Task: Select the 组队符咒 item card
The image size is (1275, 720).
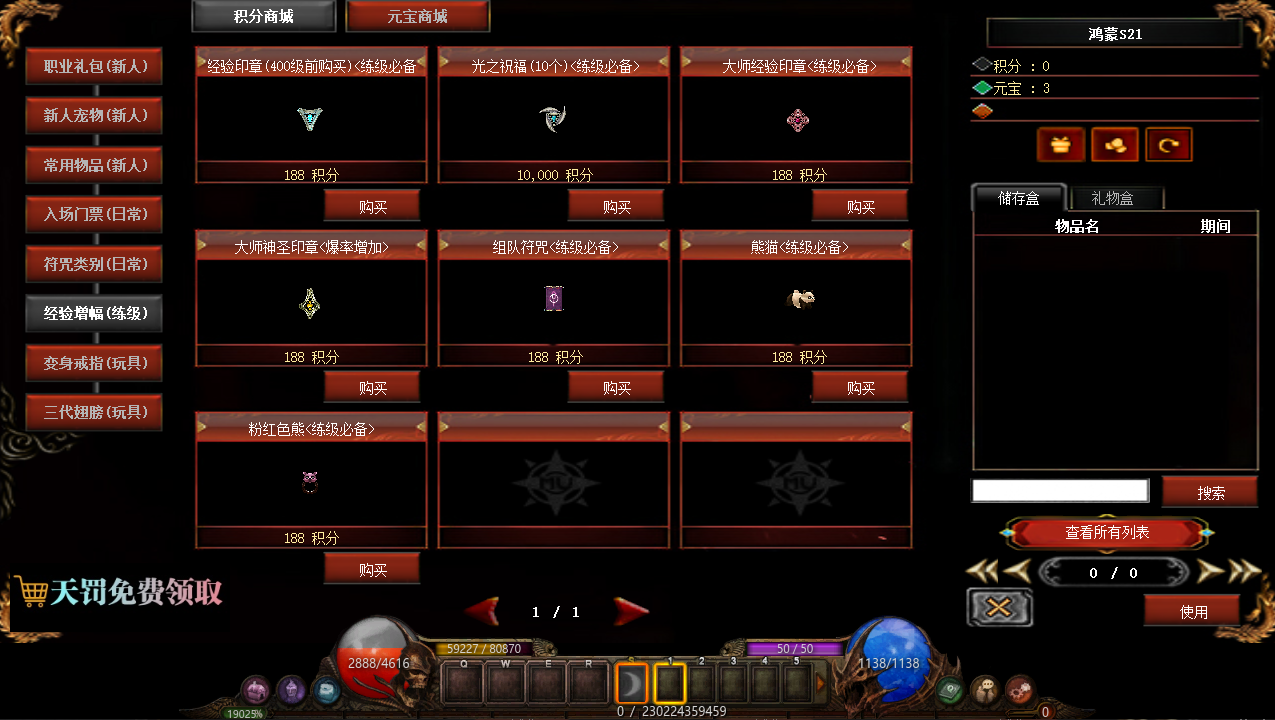Action: click(554, 299)
